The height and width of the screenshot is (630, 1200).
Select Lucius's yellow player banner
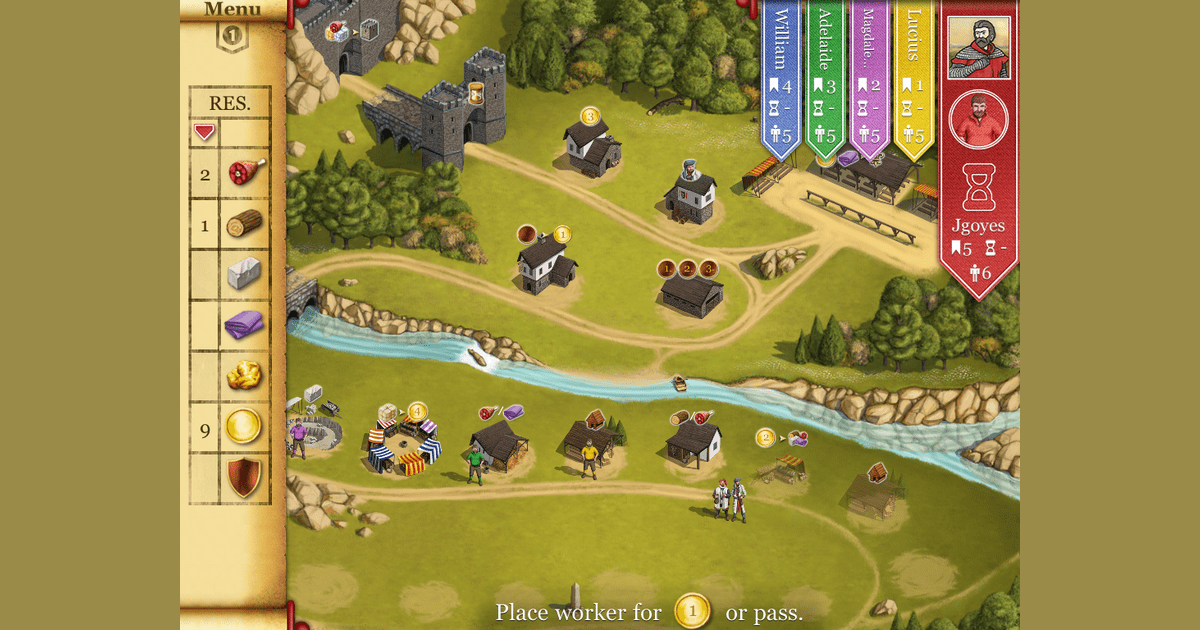(x=913, y=80)
